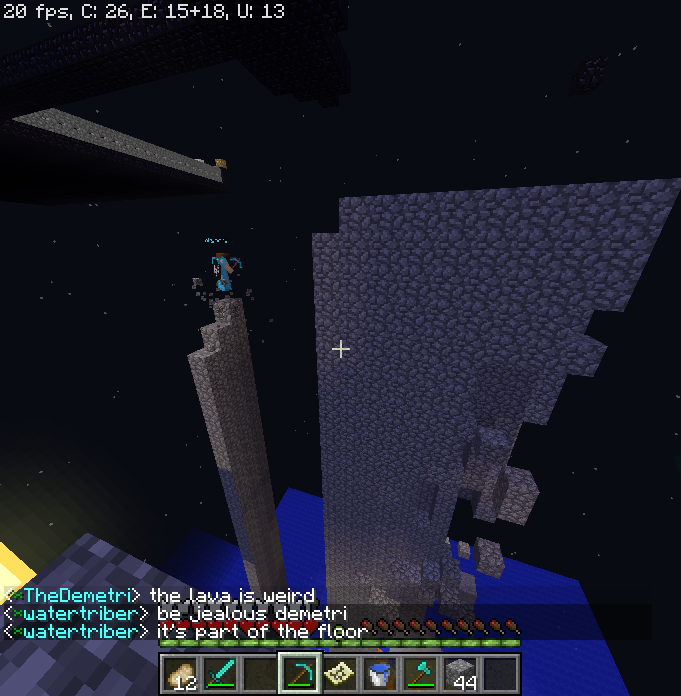Choose the diamond pickaxe slot
This screenshot has width=681, height=696.
point(299,672)
